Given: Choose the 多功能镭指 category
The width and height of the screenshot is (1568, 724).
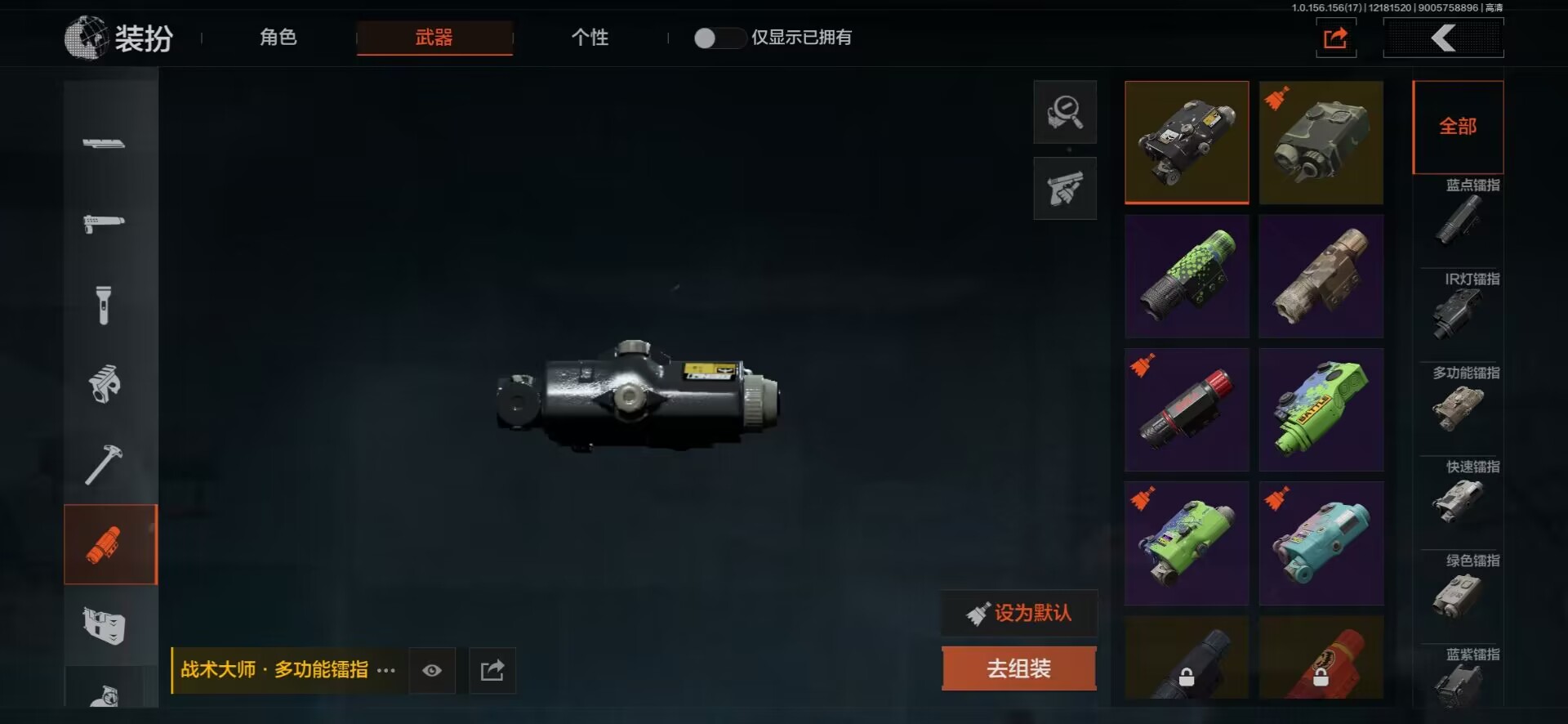Looking at the screenshot, I should click(x=1461, y=400).
